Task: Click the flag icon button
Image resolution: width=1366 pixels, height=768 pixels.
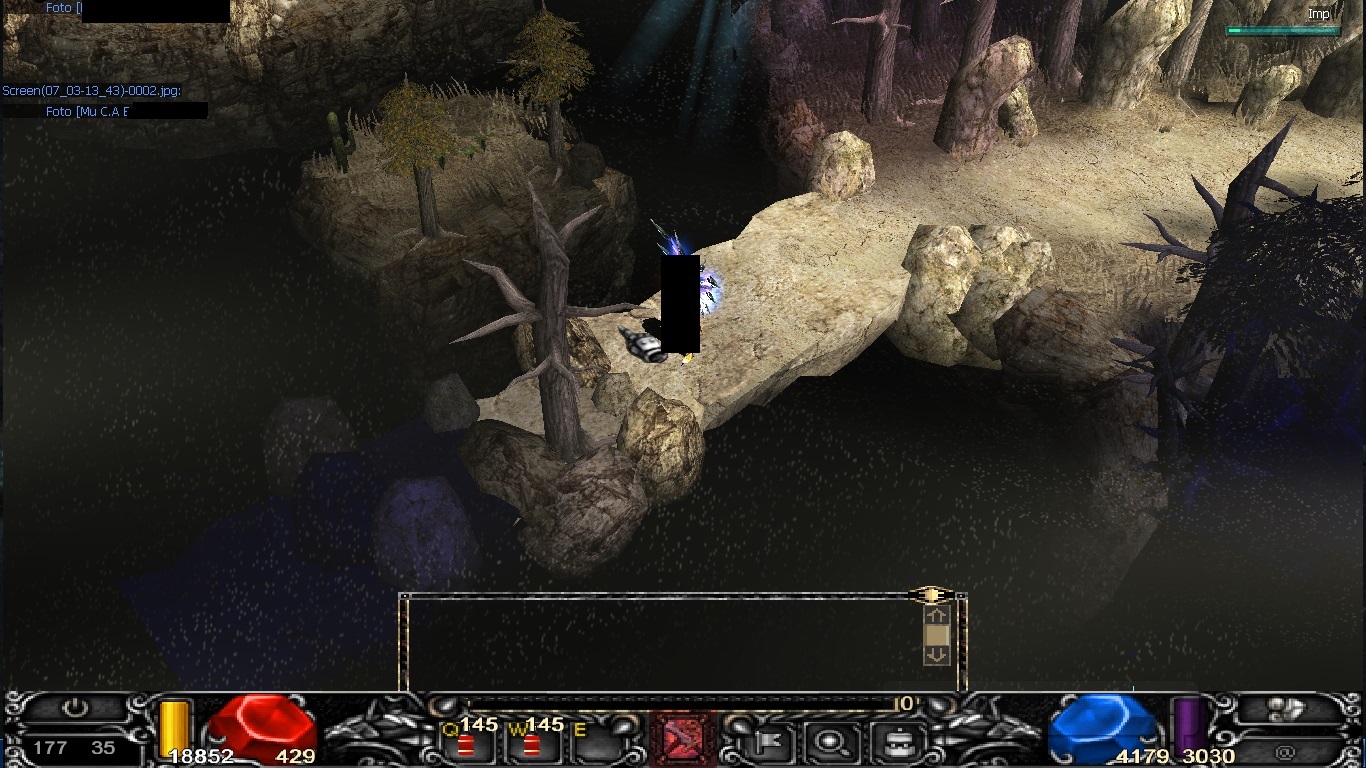Action: 770,741
